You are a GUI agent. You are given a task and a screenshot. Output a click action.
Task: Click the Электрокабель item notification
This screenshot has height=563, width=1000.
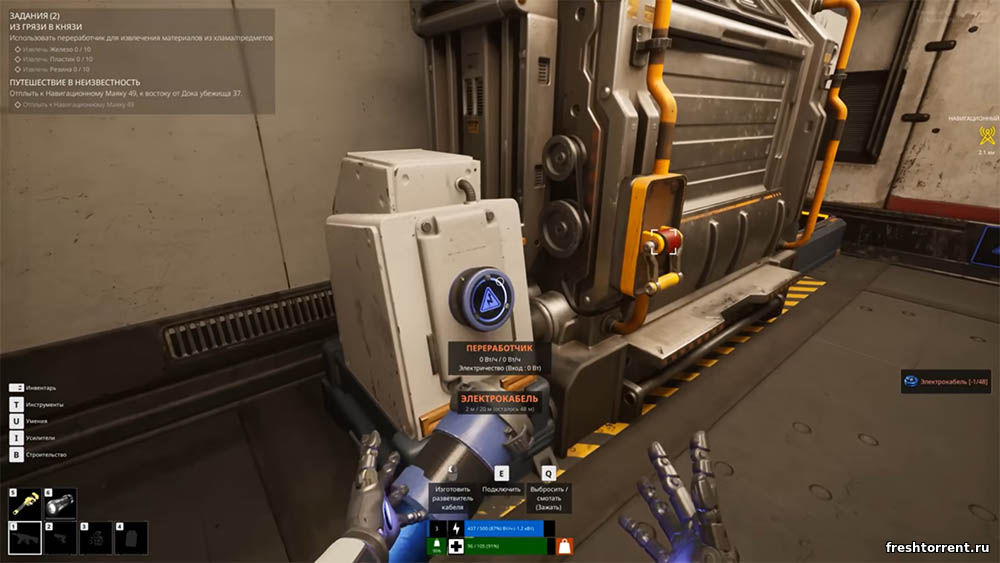pyautogui.click(x=945, y=381)
